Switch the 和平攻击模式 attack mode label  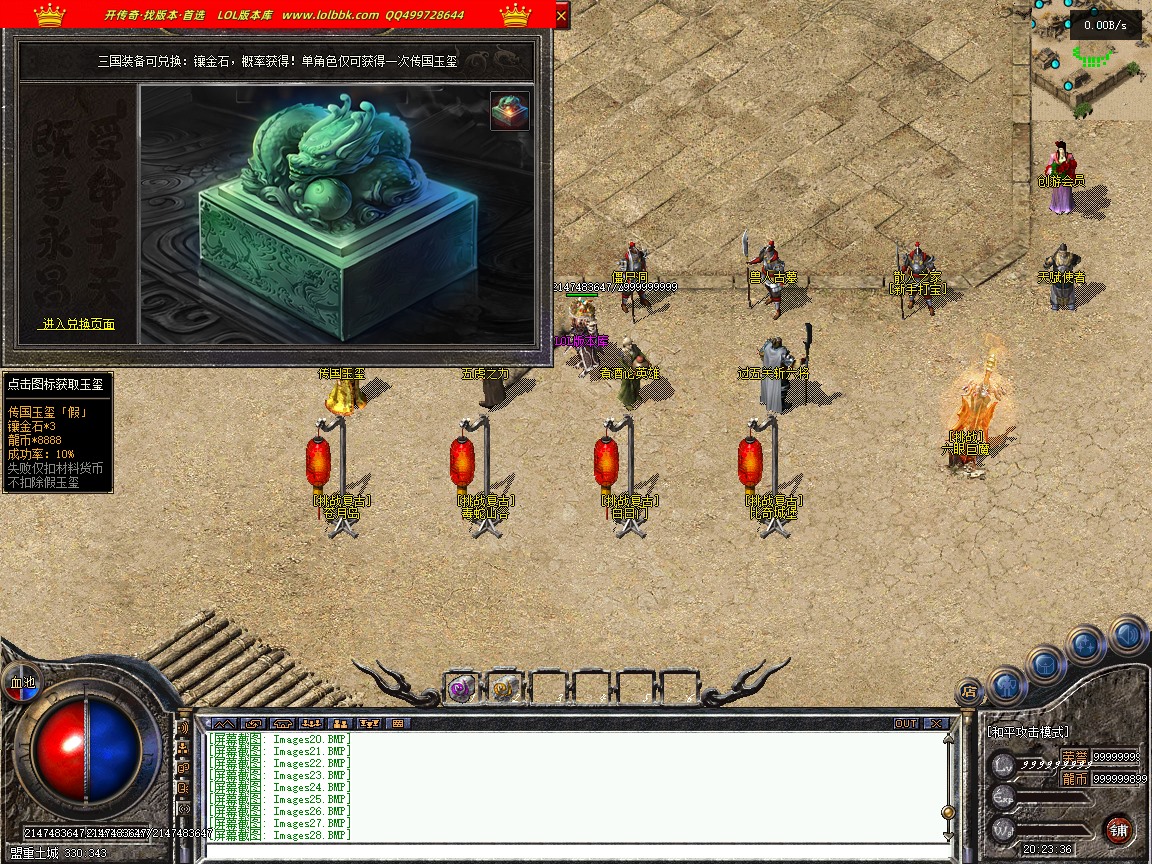coord(1028,732)
